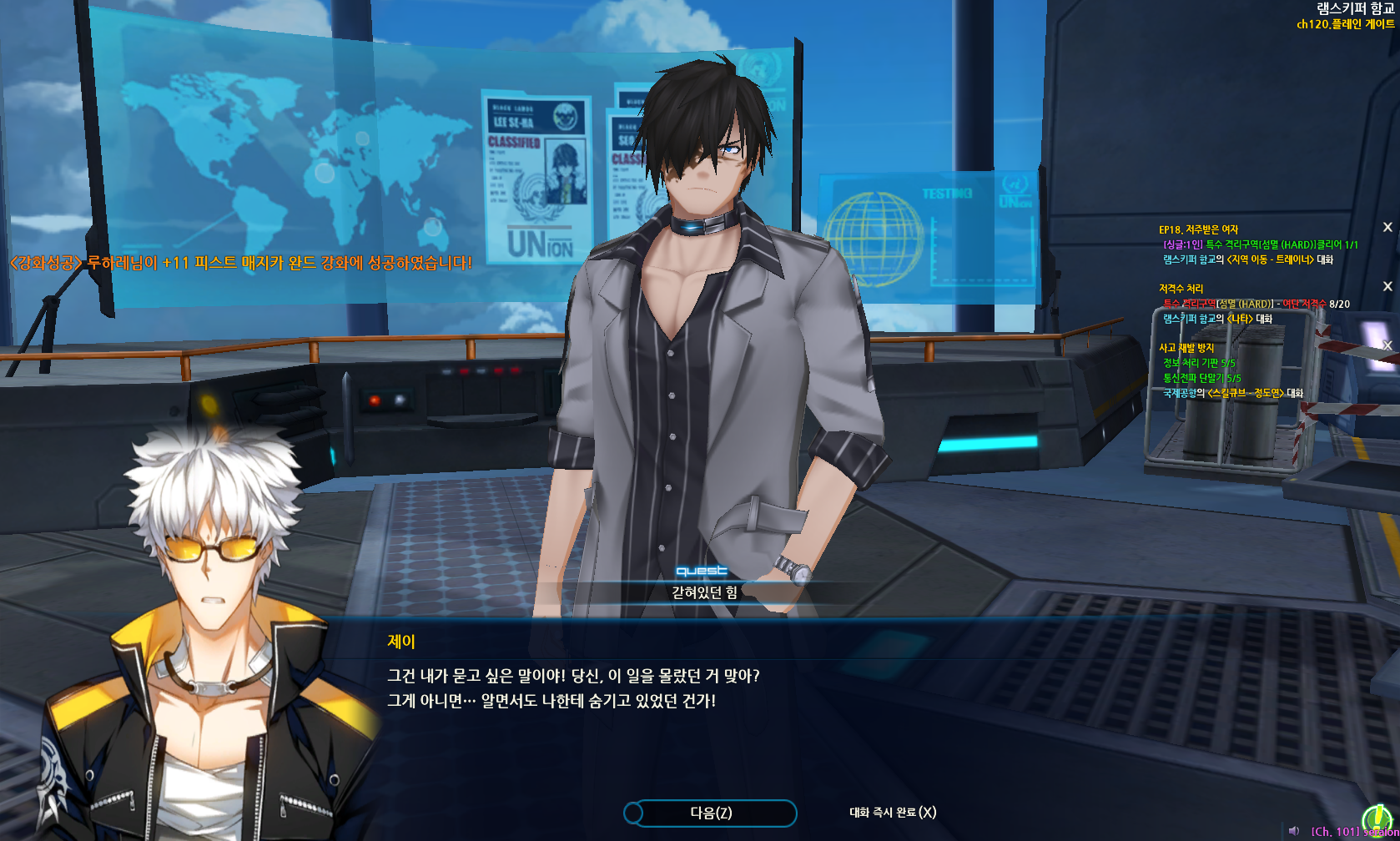1400x841 pixels.
Task: Close the 저격수 처리 quest tracker entry
Action: point(1387,286)
